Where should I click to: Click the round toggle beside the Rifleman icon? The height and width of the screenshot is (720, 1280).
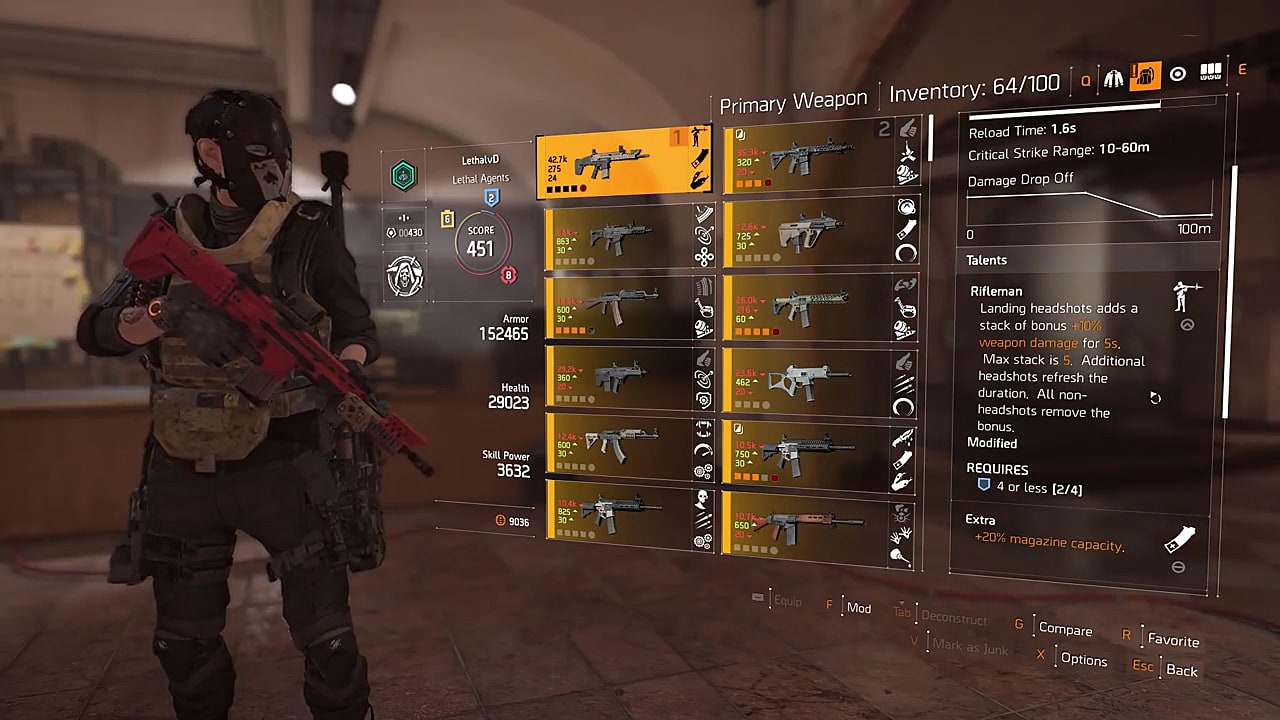(x=1187, y=324)
